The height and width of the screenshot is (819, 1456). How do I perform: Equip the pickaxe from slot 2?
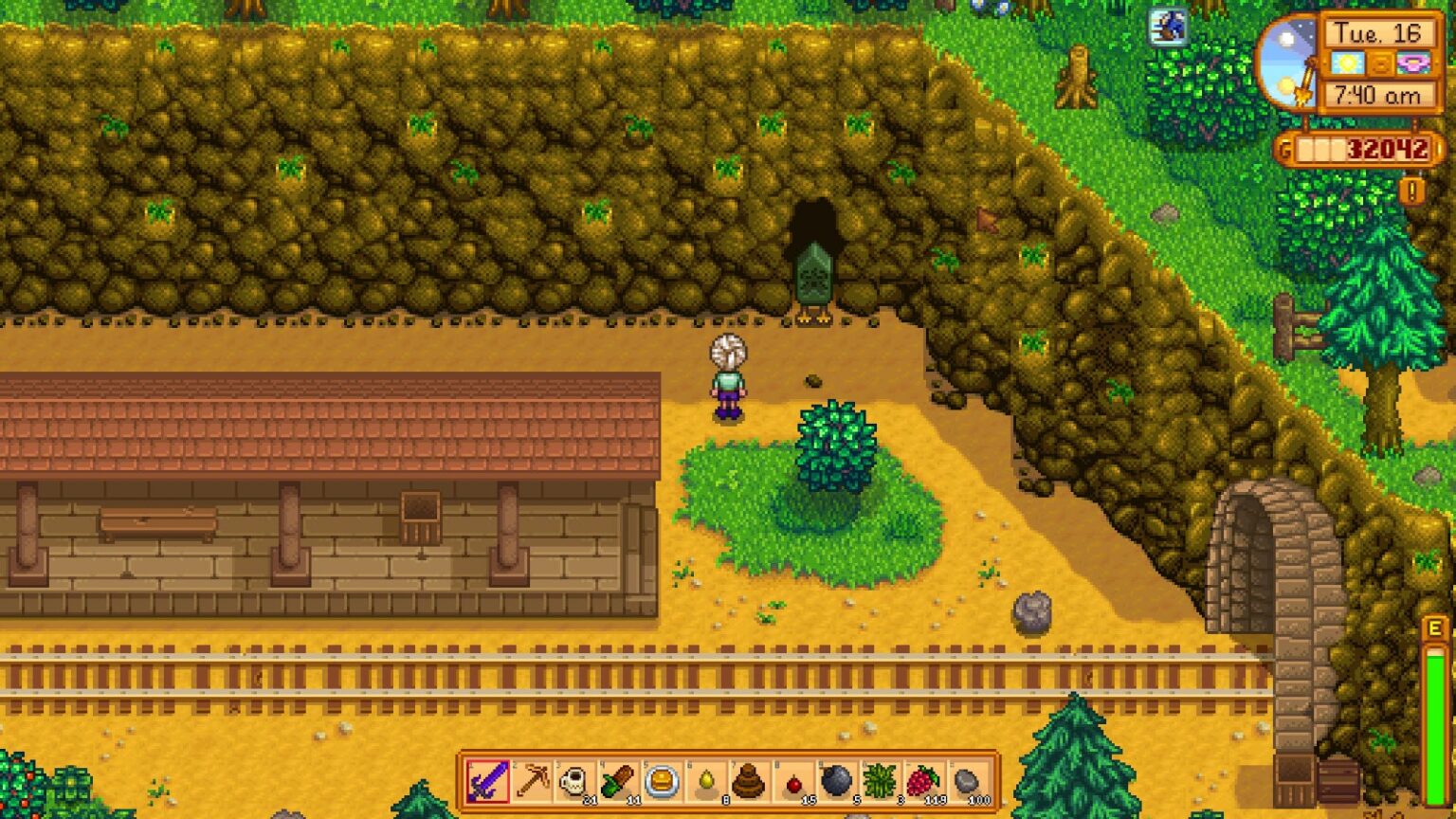coord(532,782)
